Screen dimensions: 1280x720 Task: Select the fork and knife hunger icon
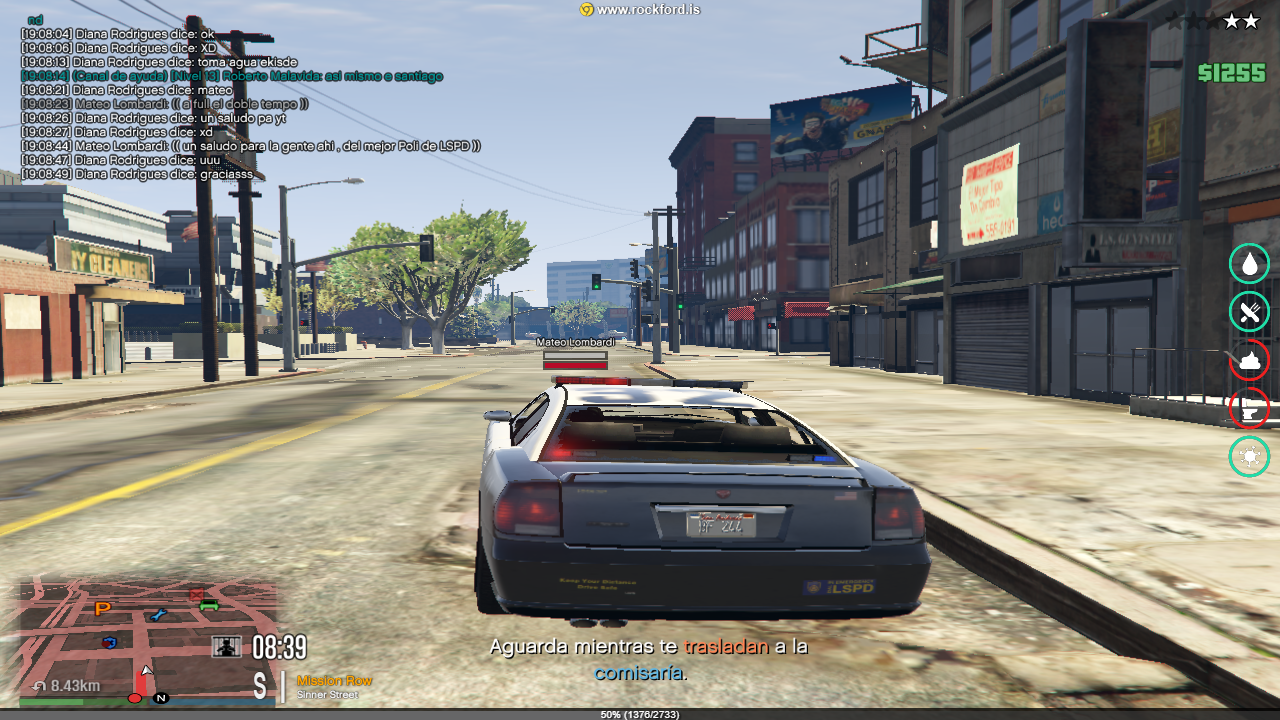click(1249, 312)
